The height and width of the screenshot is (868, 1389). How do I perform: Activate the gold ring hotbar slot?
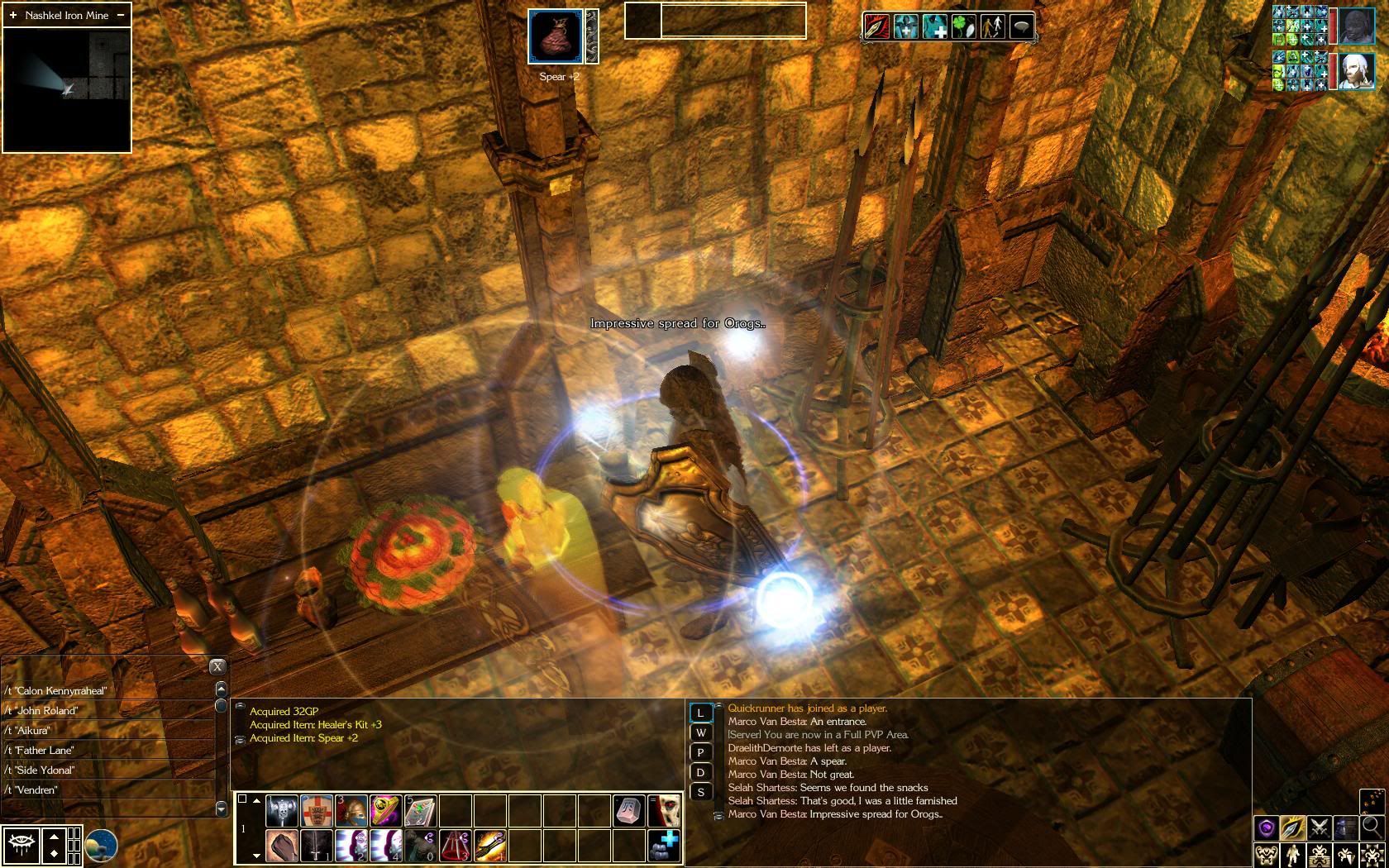coord(386,811)
